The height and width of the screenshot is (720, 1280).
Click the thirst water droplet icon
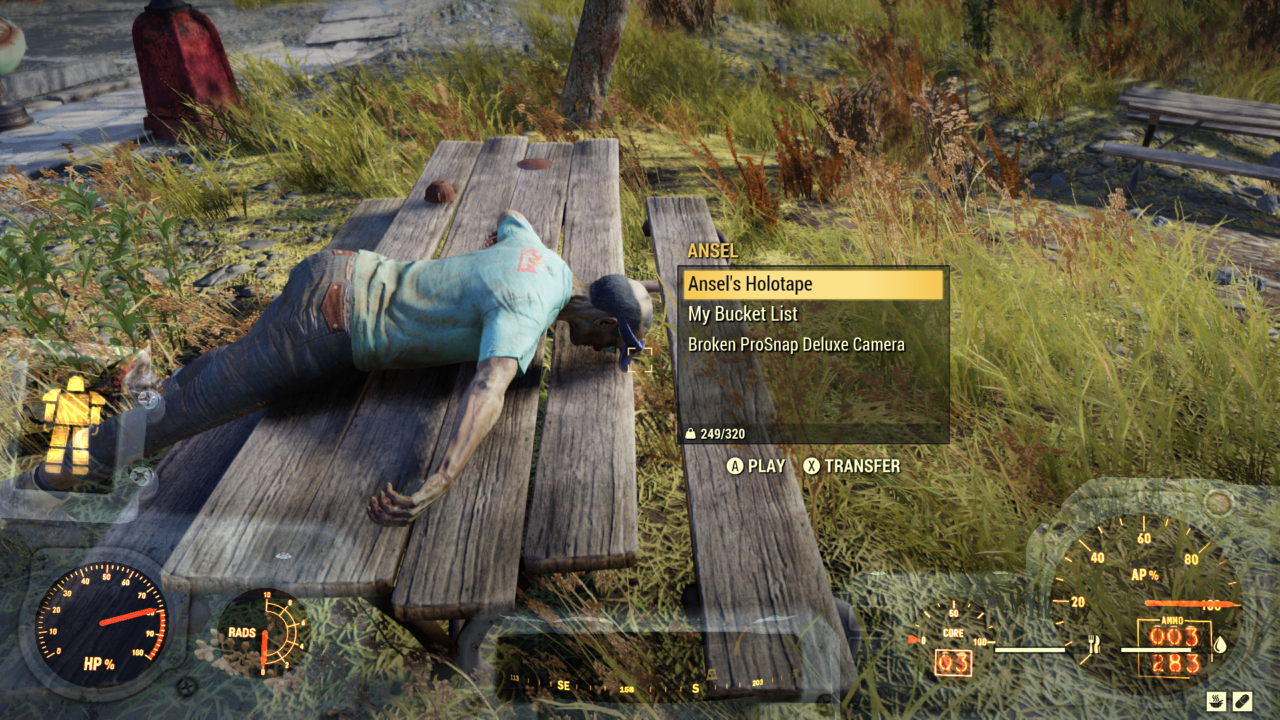[x=1221, y=645]
